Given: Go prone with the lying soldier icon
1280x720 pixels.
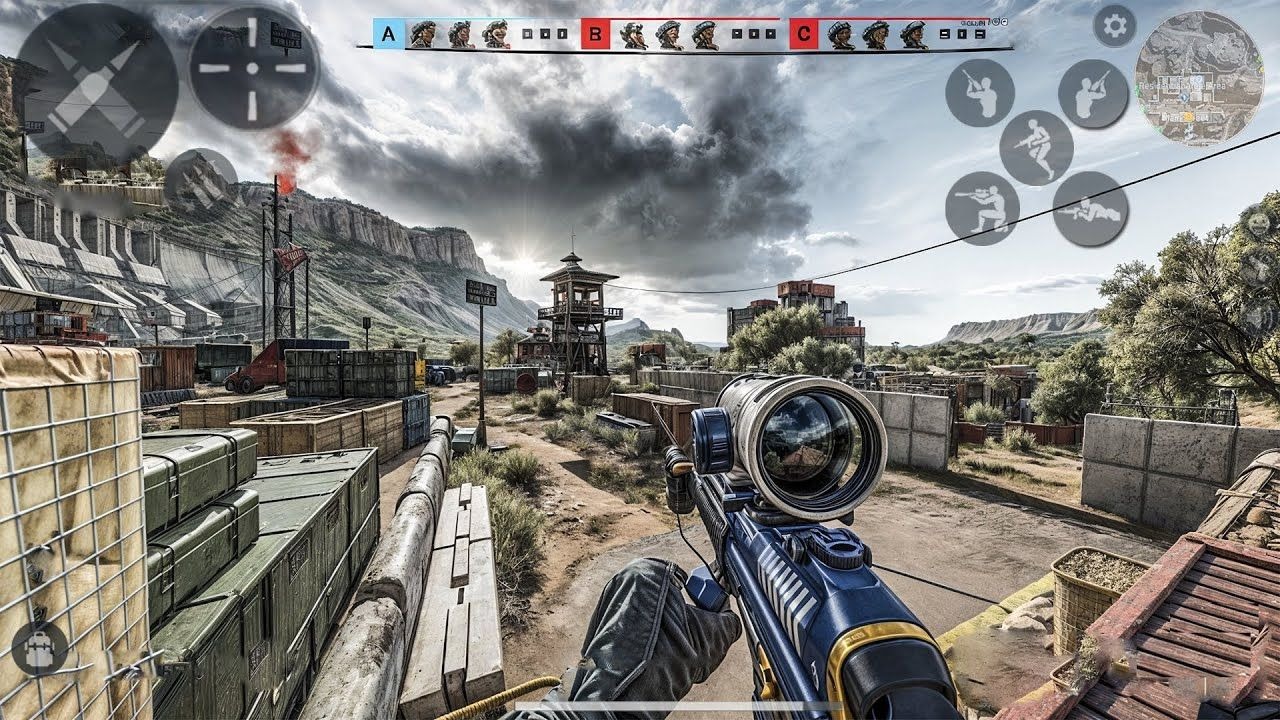Looking at the screenshot, I should point(1090,209).
